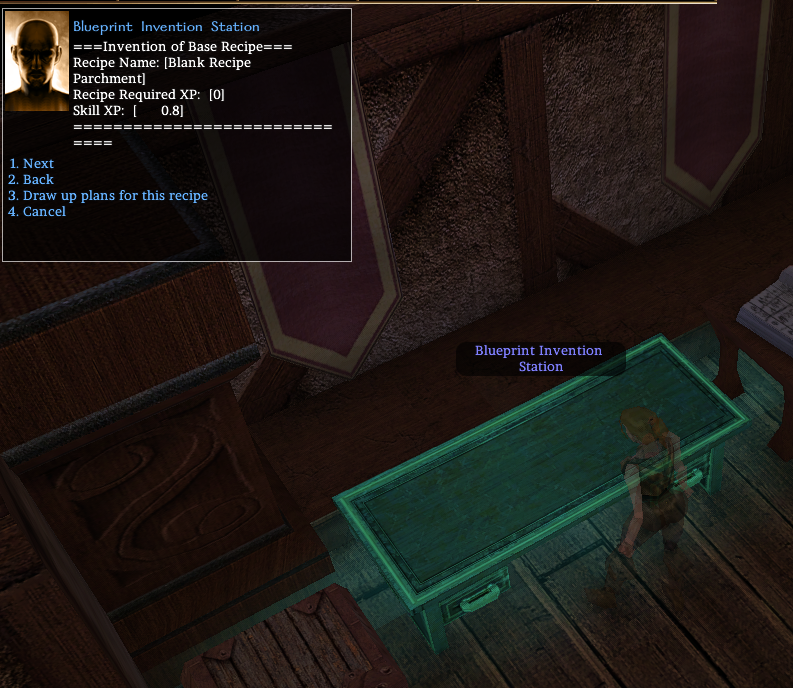793x688 pixels.
Task: Select the "Back" dialogue option
Action: tap(38, 180)
